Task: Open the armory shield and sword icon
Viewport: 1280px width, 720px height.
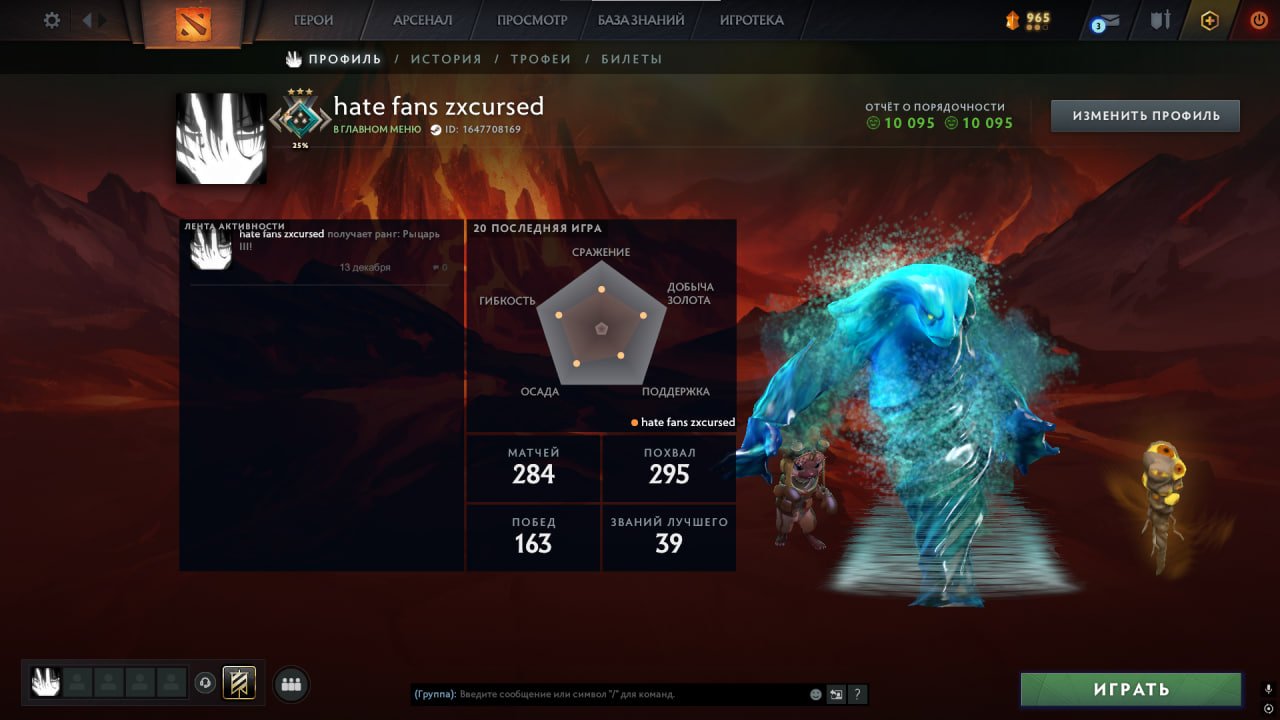Action: pos(1158,18)
